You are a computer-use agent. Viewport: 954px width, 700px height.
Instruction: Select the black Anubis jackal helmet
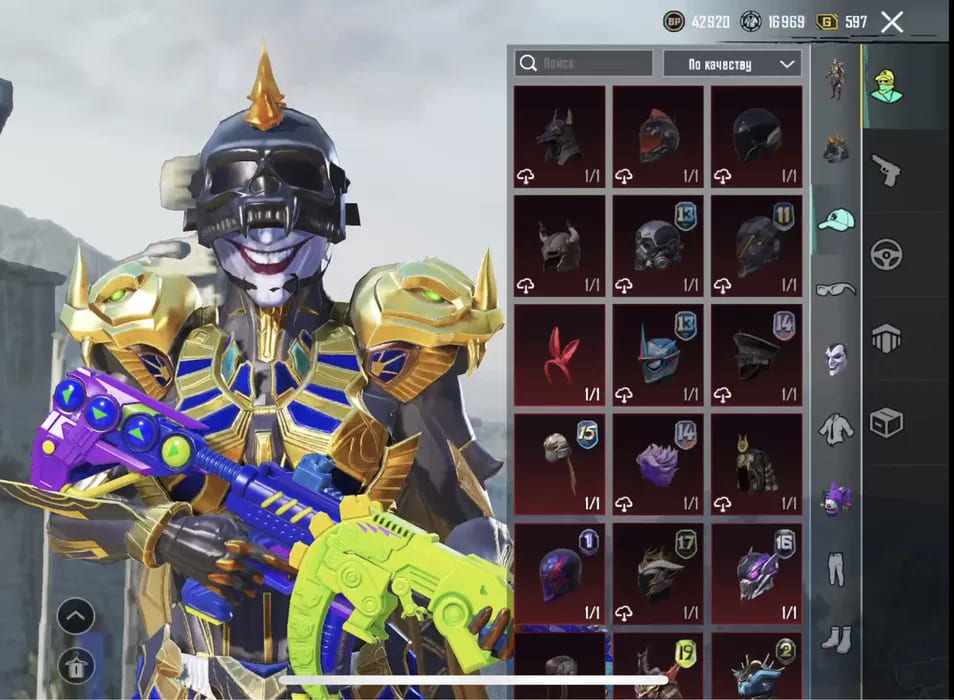click(x=559, y=137)
